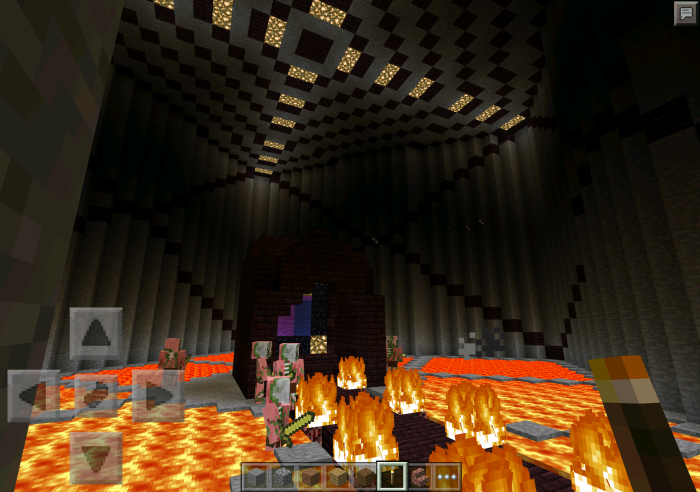Tap the D-pad left arrow to strafe left
This screenshot has width=700, height=492.
(32, 395)
